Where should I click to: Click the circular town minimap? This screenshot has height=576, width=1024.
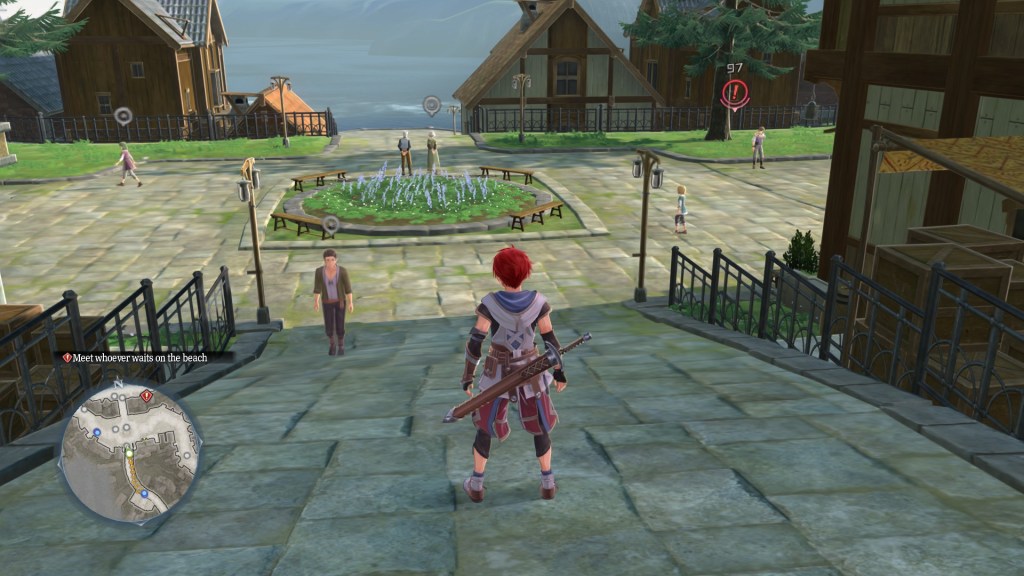point(130,452)
